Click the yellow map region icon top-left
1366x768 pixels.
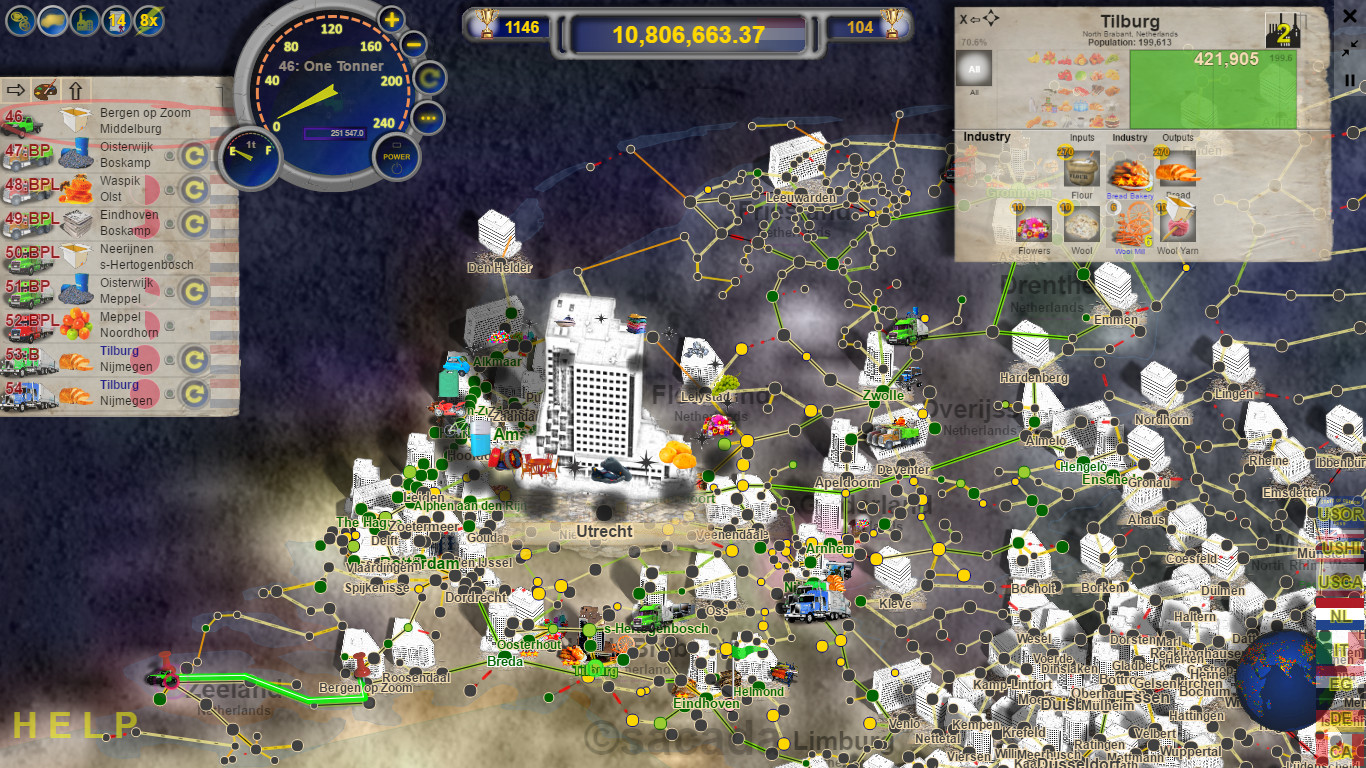point(51,20)
